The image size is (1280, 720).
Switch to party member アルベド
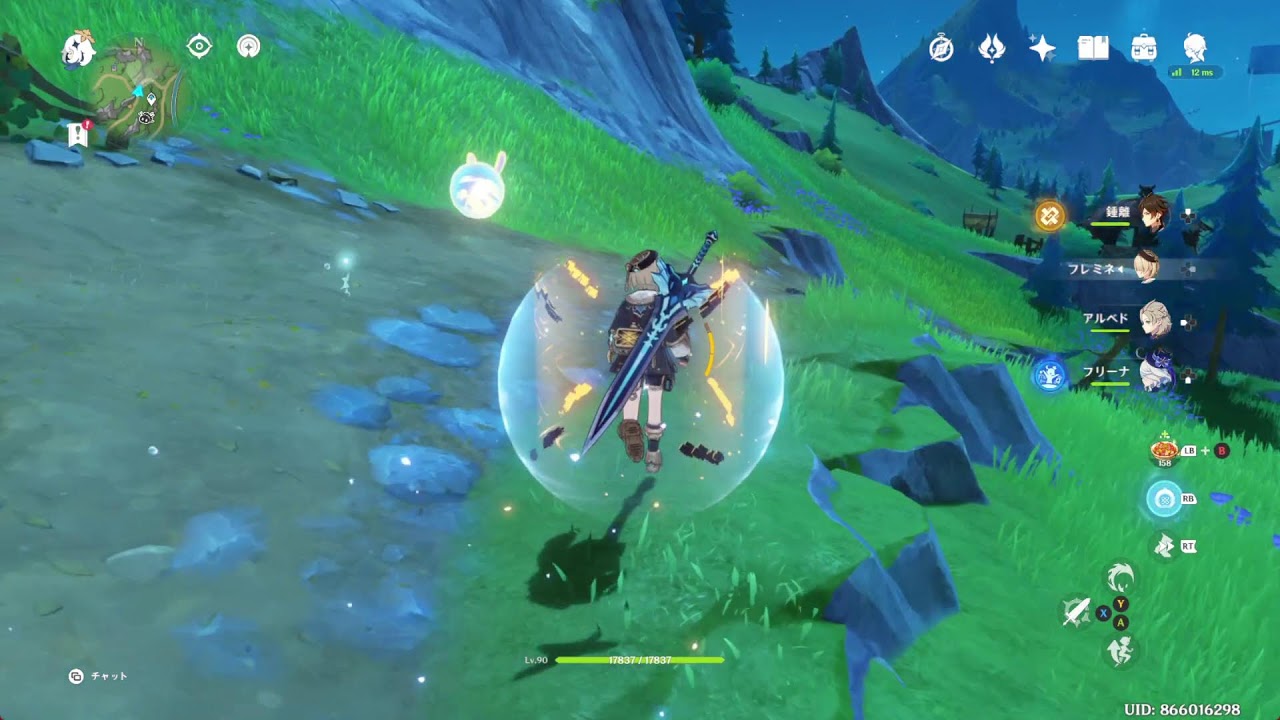(x=1153, y=320)
